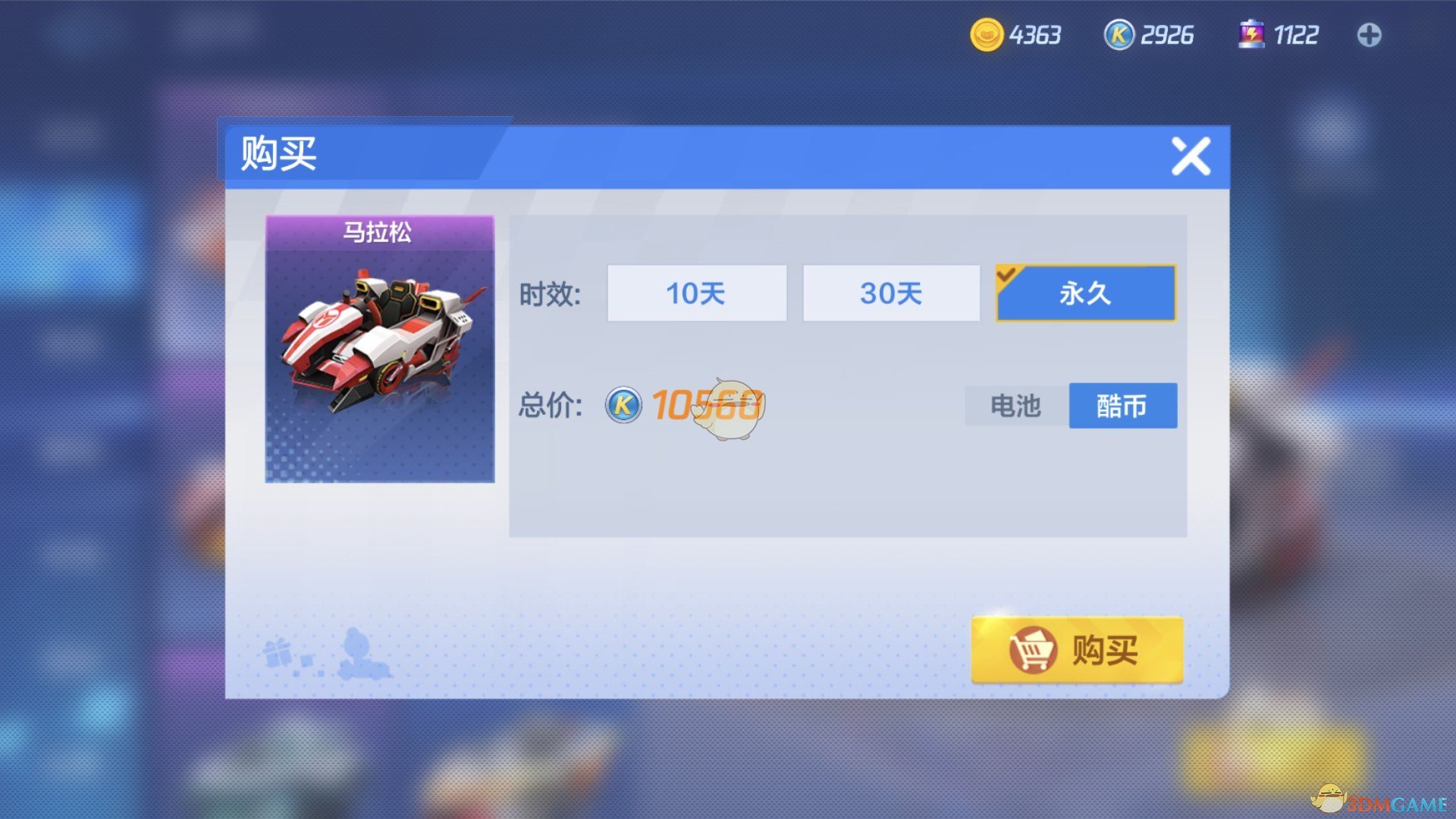1456x819 pixels.
Task: Switch payment to 酷币 cool coins
Action: point(1122,406)
